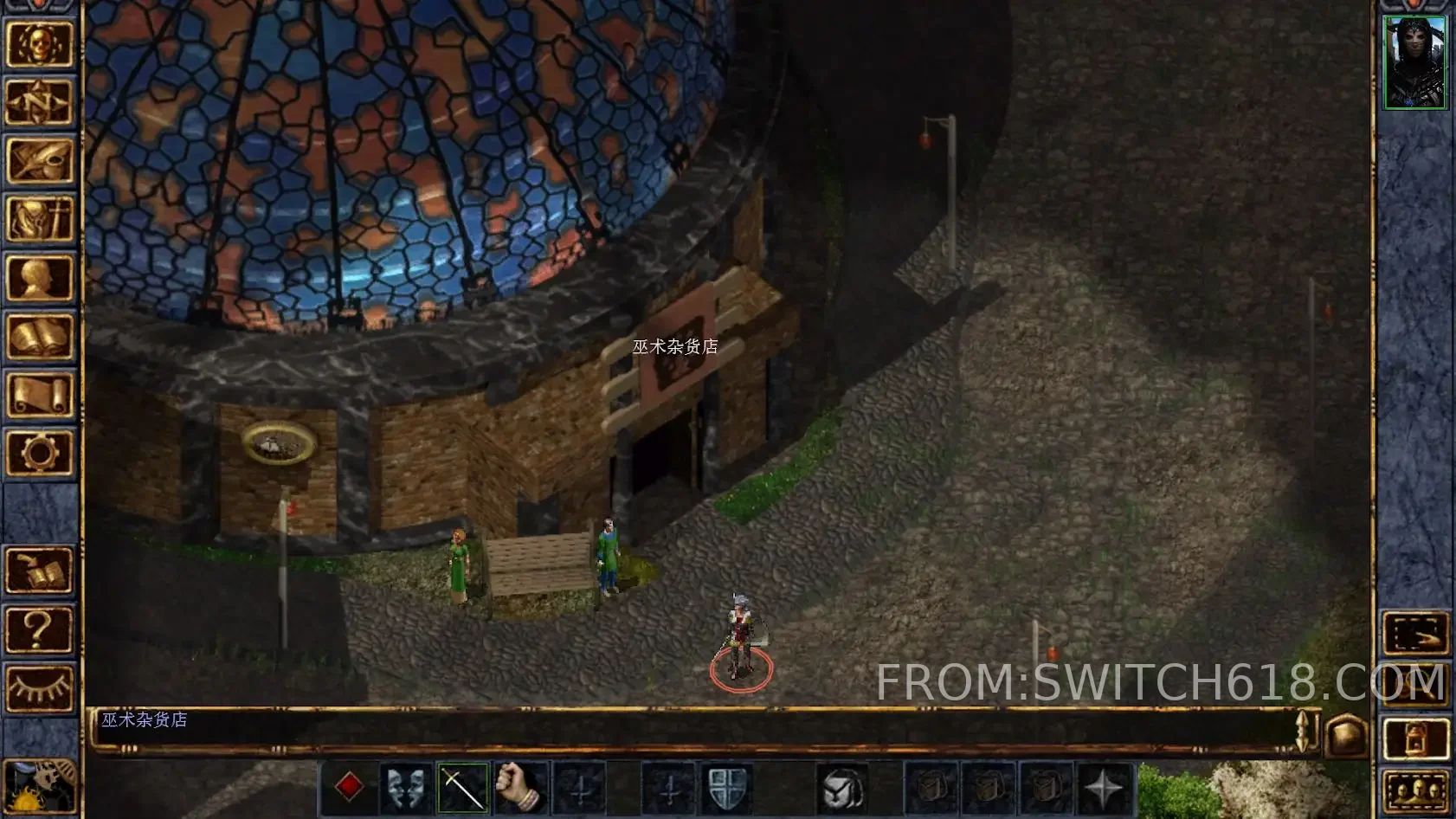Open the help question mark panel

tap(41, 627)
